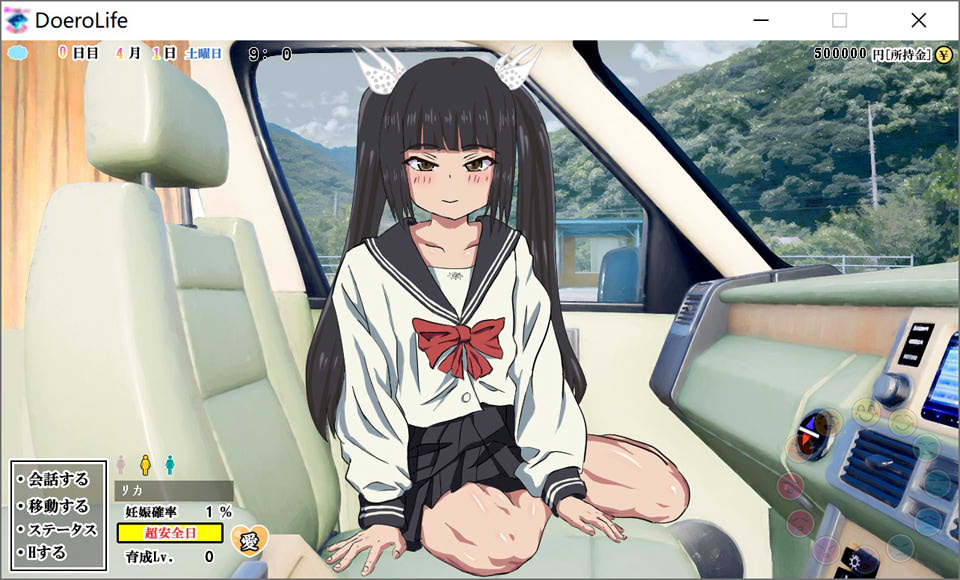Select the yellow person figure icon
This screenshot has width=960, height=580.
(145, 465)
